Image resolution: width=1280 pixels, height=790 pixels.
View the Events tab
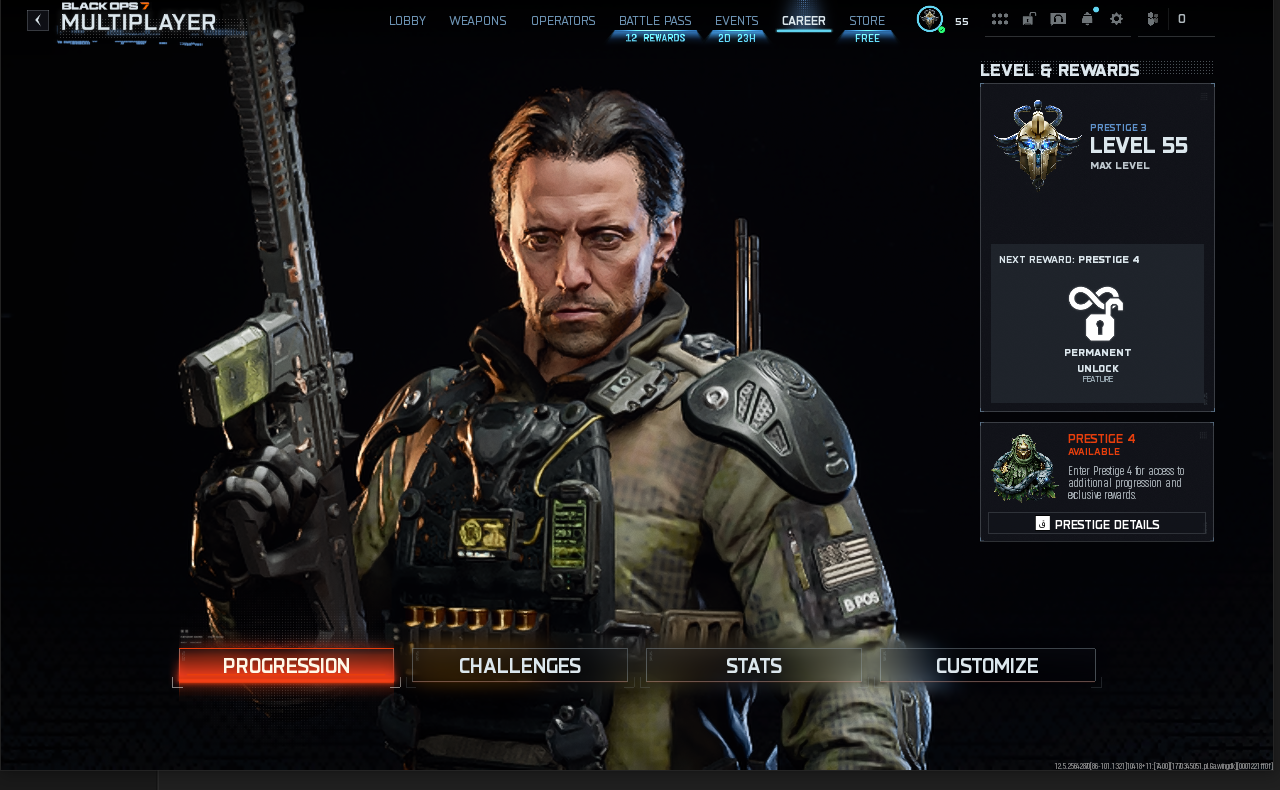coord(737,21)
